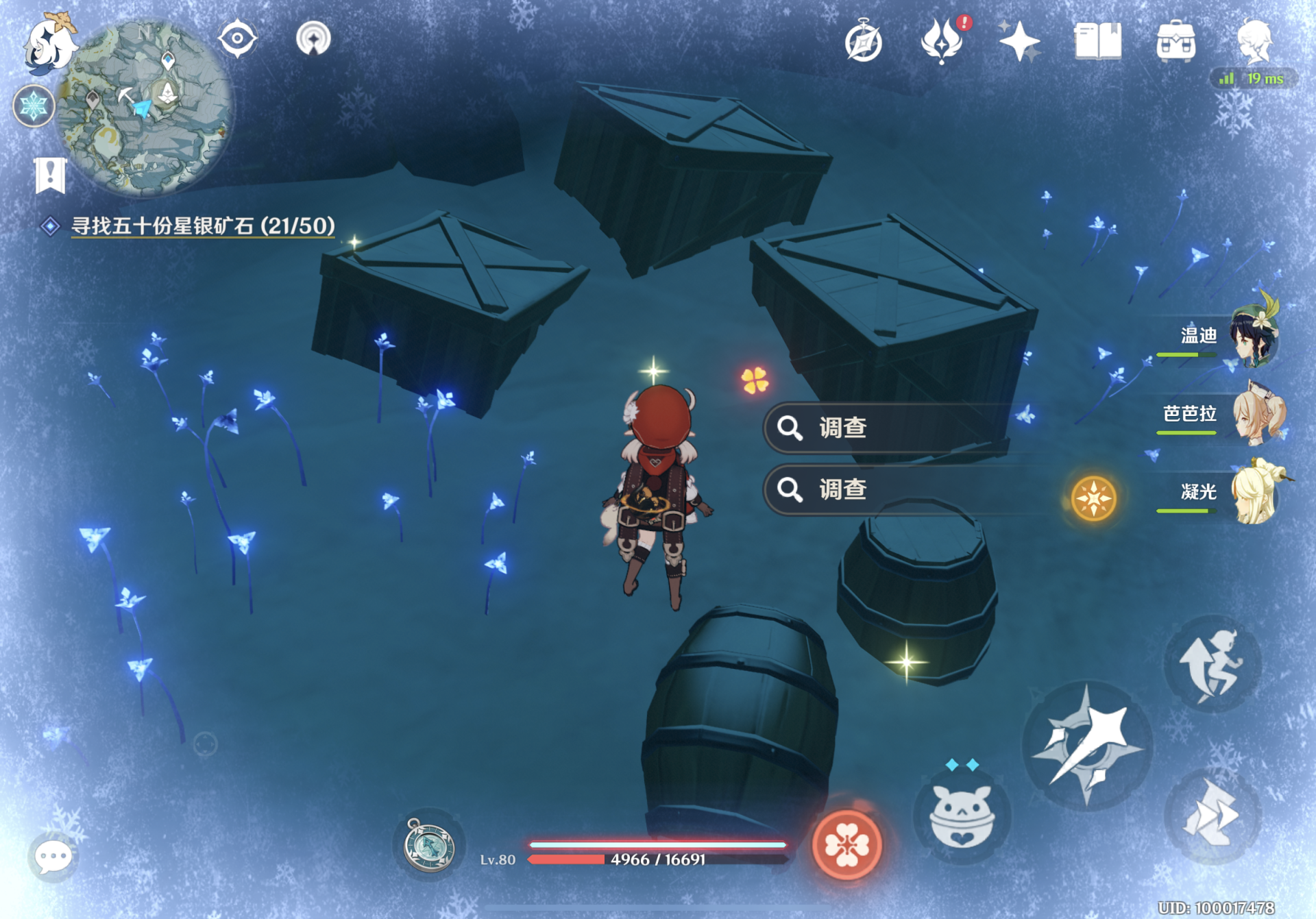This screenshot has height=919, width=1316.
Task: Toggle elemental sight eye icon
Action: (237, 39)
